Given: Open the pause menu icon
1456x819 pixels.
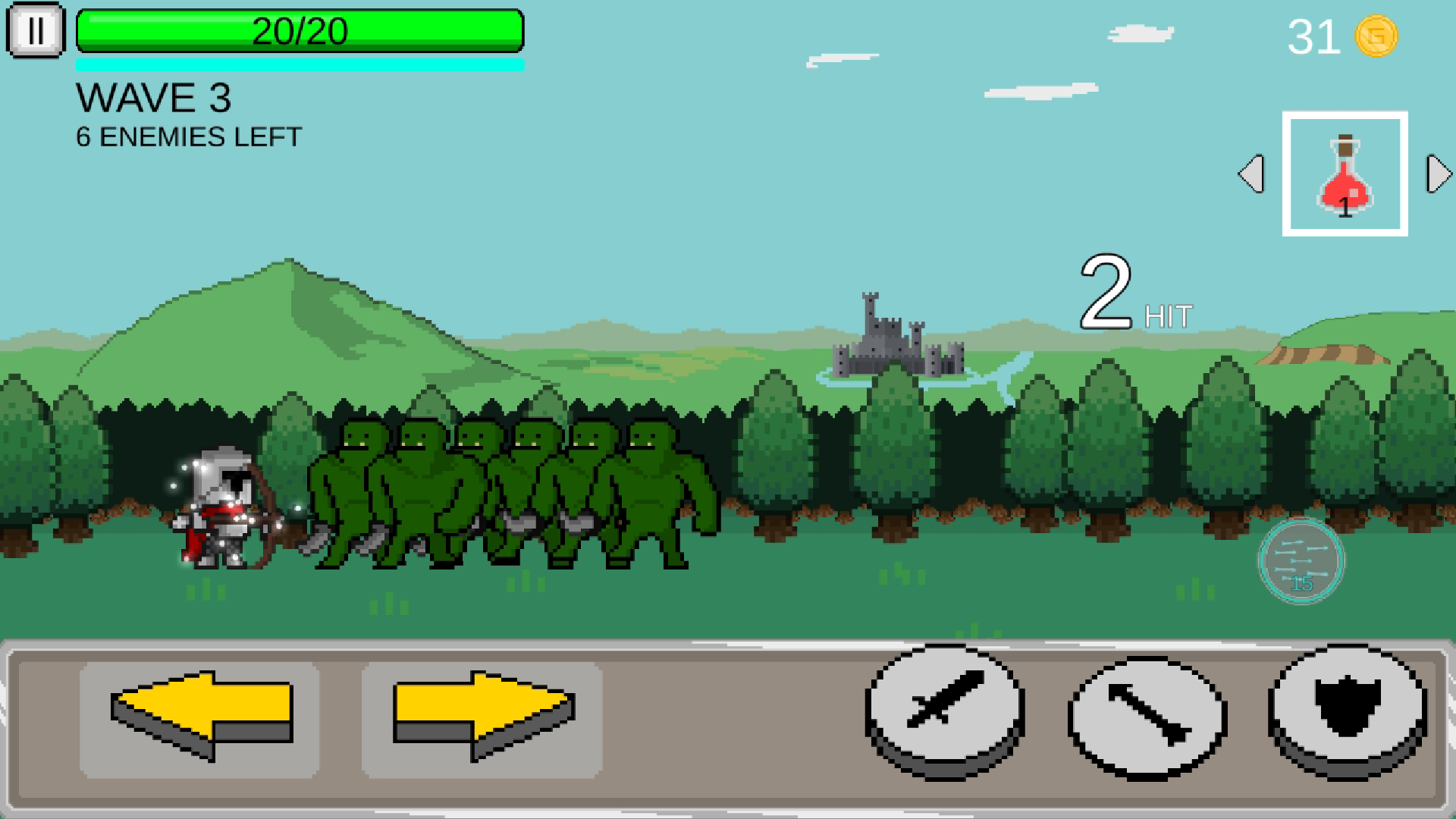Looking at the screenshot, I should click(35, 31).
